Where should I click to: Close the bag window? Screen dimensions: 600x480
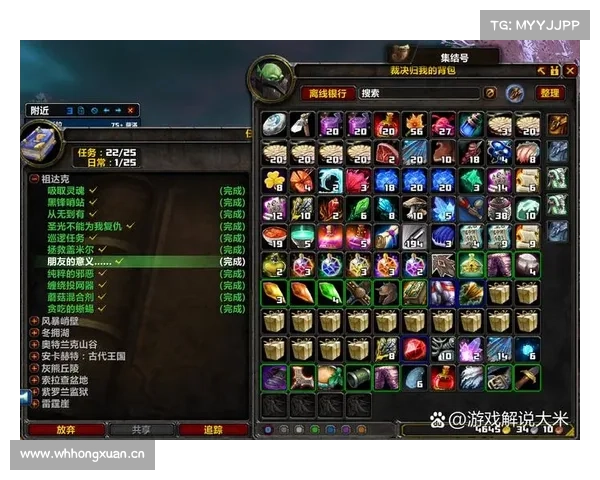coord(570,71)
